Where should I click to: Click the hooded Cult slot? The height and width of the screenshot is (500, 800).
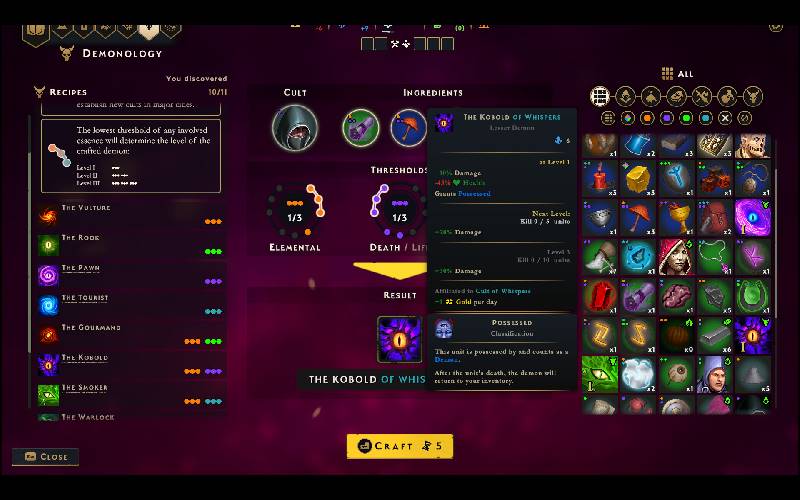point(295,128)
